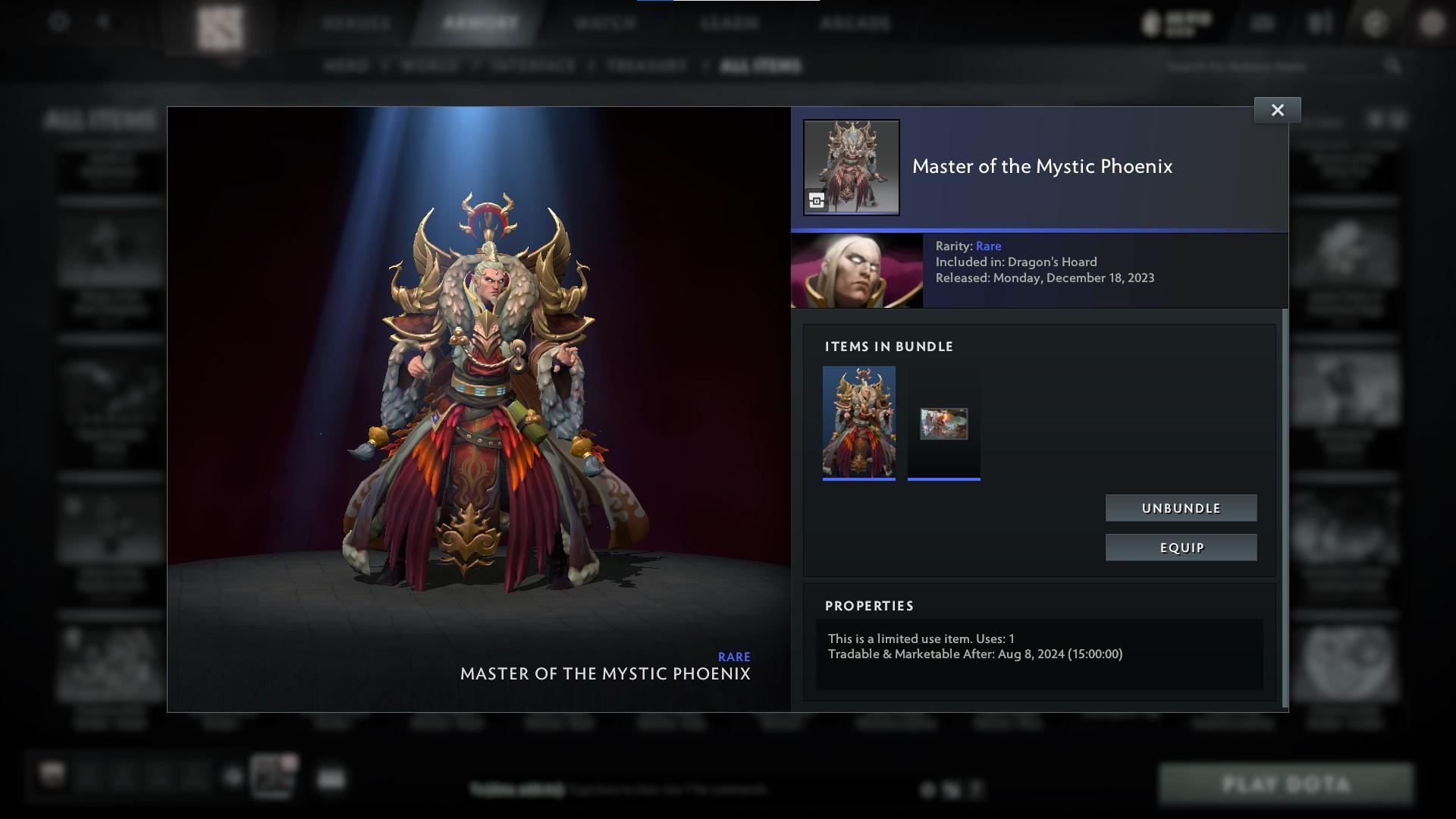Screen dimensions: 1456x819
Task: Click the friends list icon near the top-right
Action: 1319,23
